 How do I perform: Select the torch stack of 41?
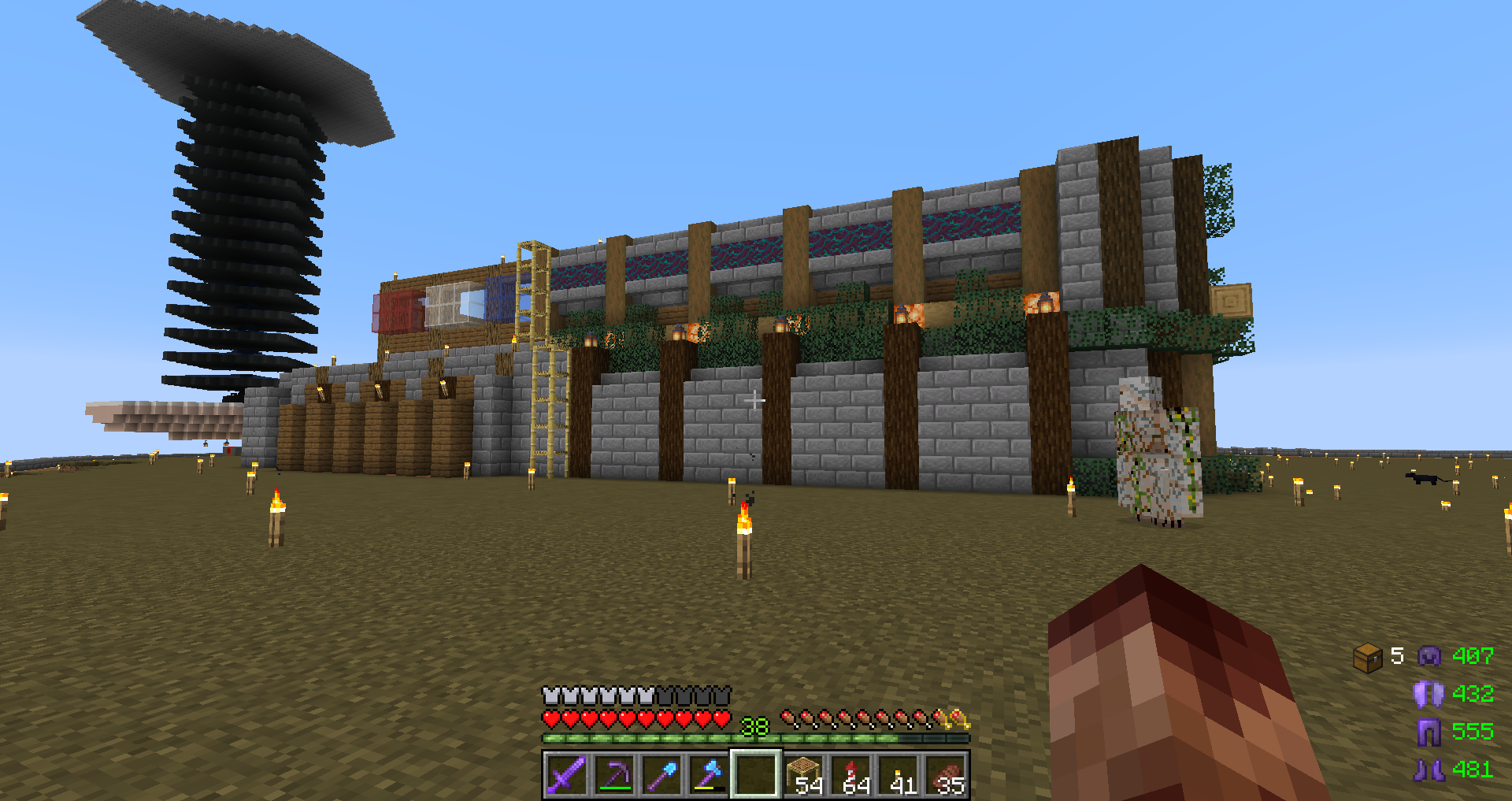coord(899,775)
